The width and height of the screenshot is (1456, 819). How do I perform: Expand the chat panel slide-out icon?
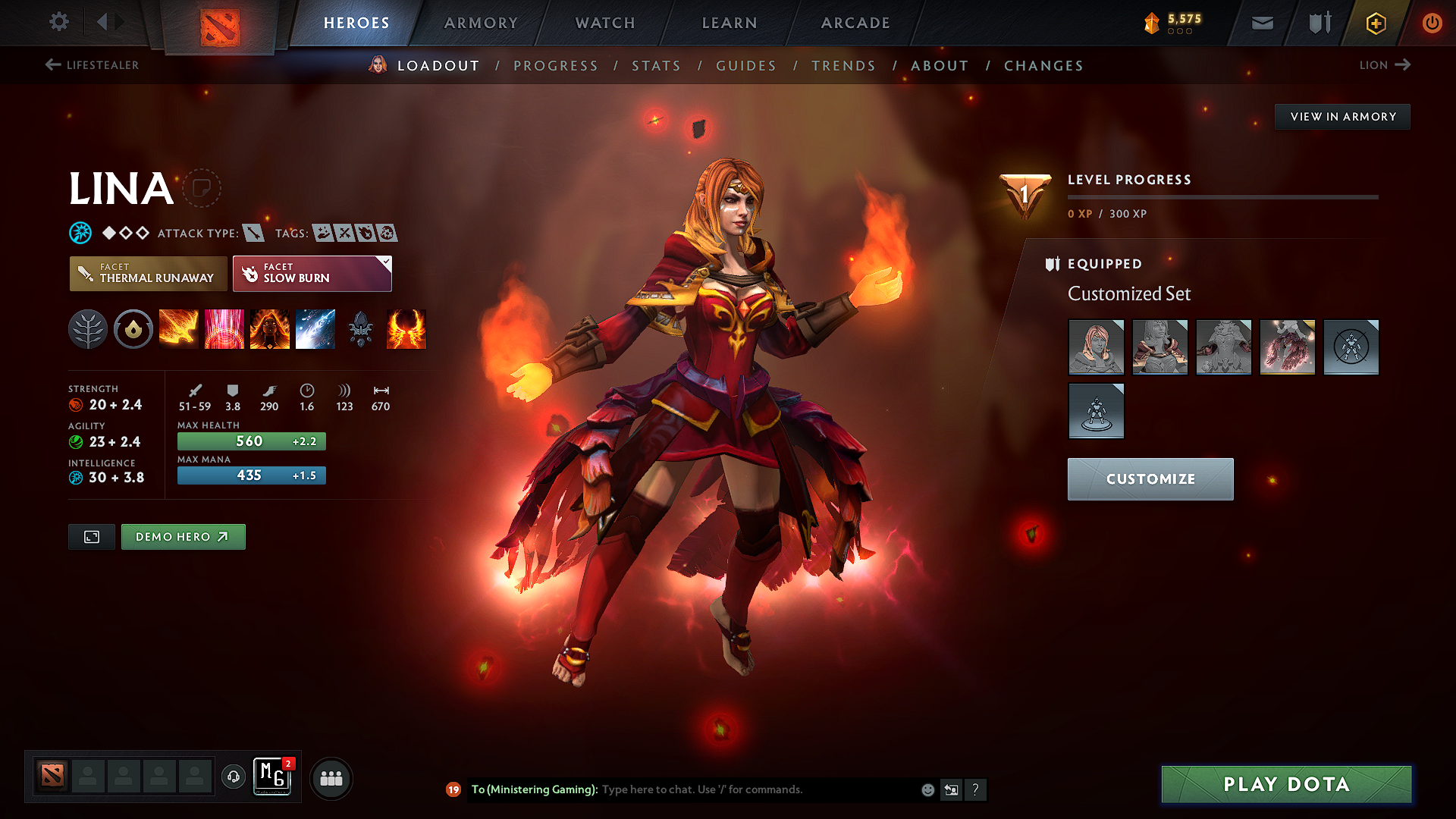pos(951,789)
